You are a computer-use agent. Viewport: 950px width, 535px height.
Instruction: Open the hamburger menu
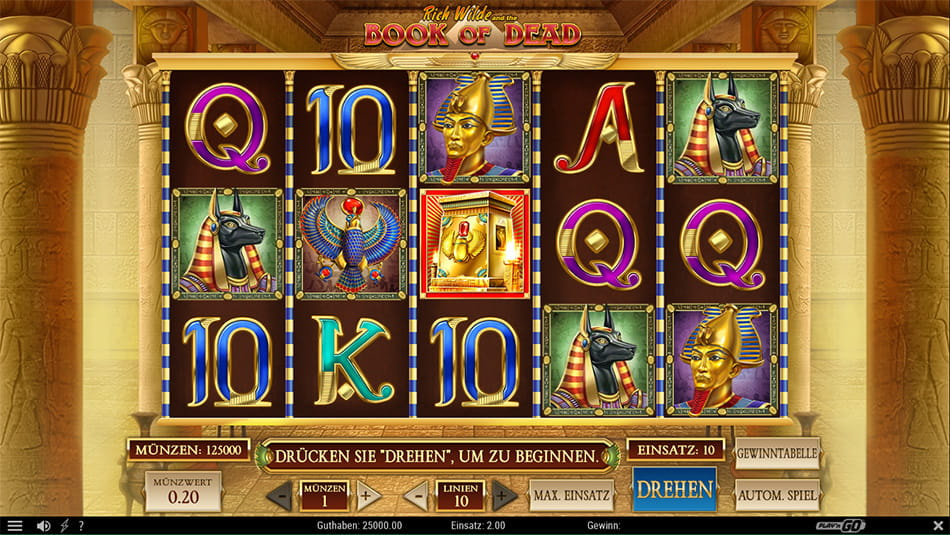[x=14, y=526]
